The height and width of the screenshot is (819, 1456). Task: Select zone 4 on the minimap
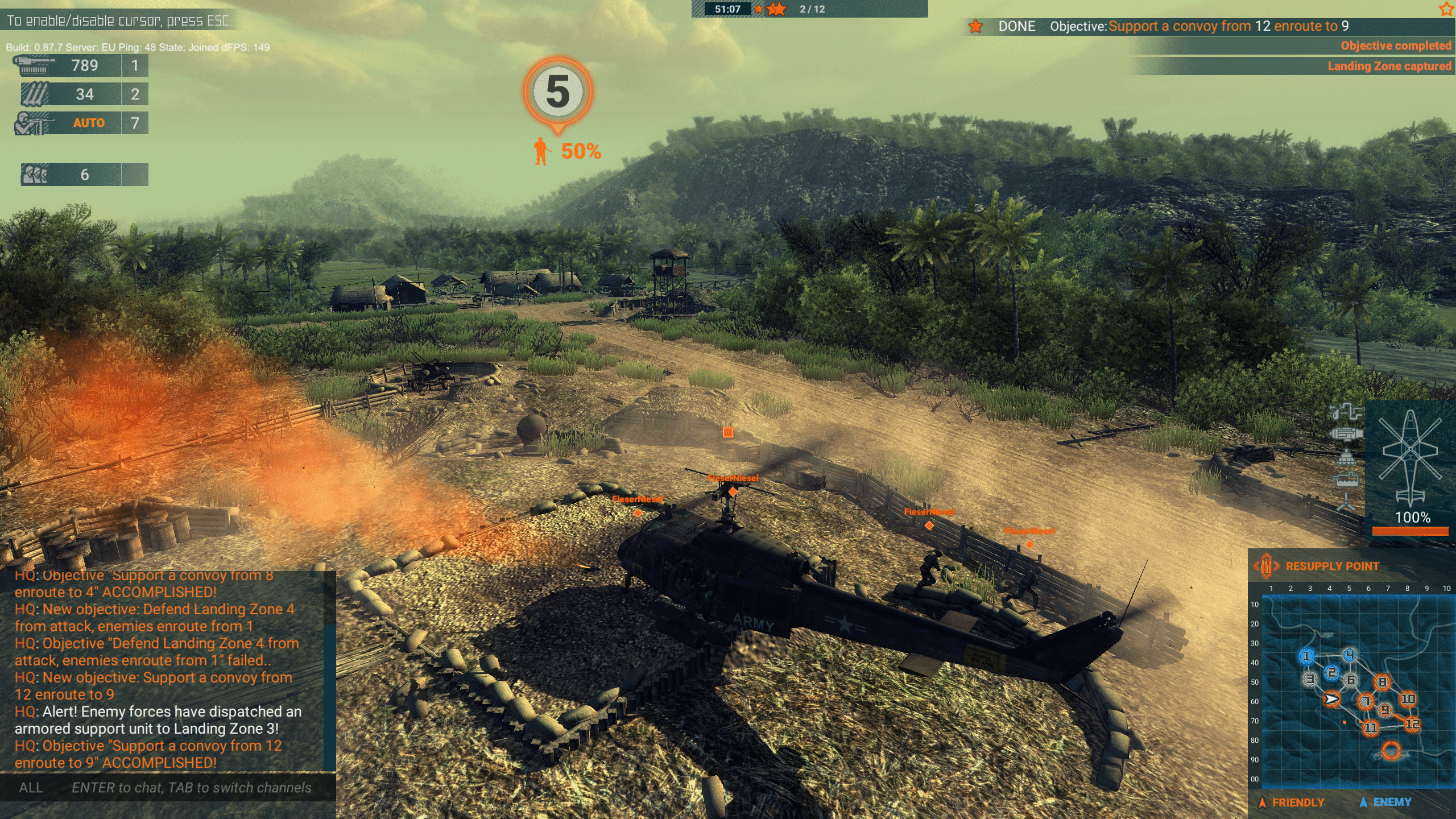point(1350,655)
